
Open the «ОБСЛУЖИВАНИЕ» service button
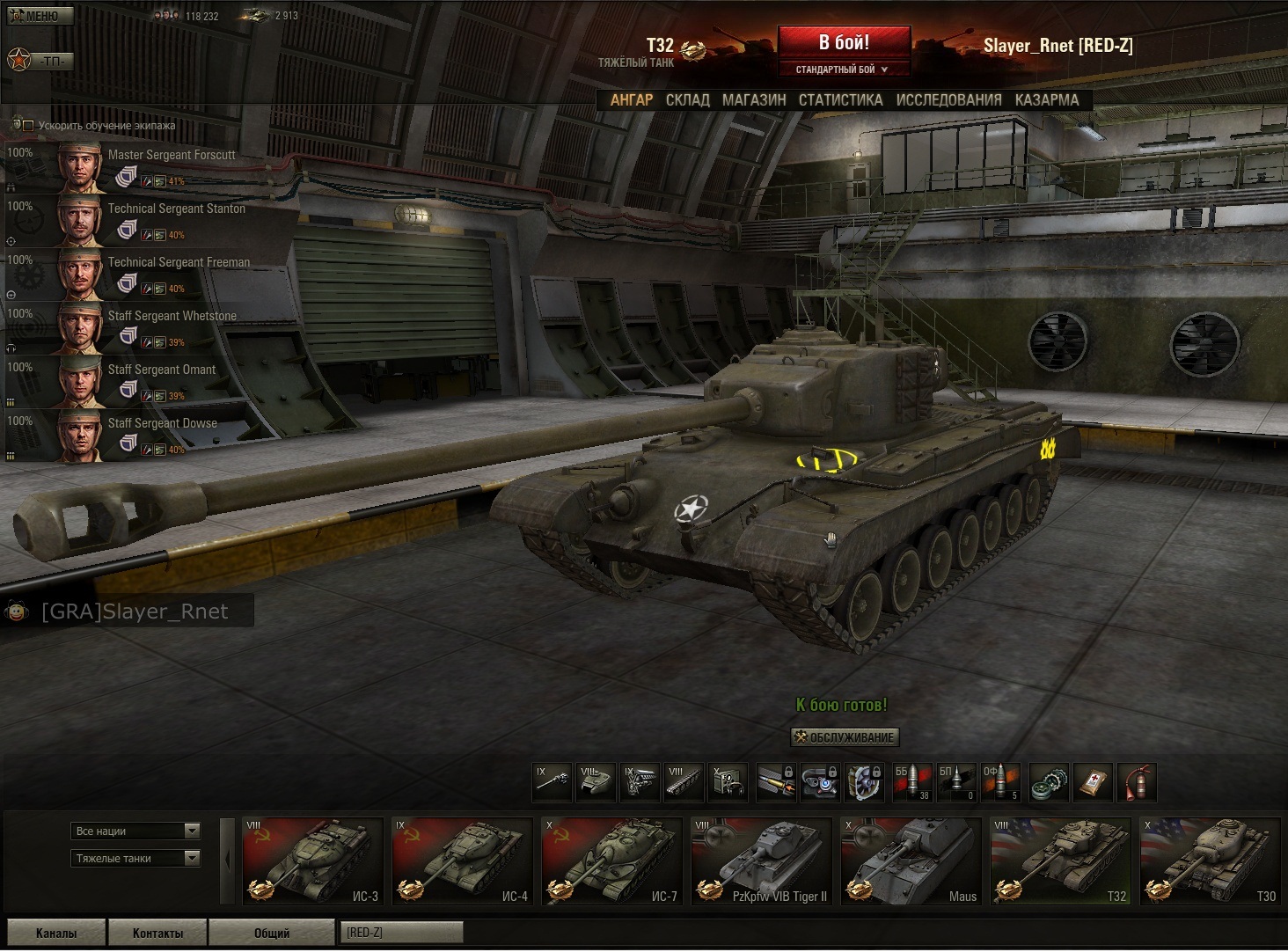[845, 737]
